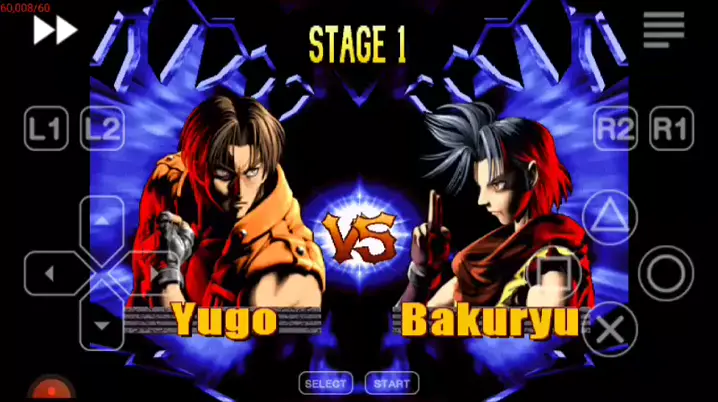Tap the R2 shoulder button
The image size is (718, 402).
pyautogui.click(x=615, y=129)
